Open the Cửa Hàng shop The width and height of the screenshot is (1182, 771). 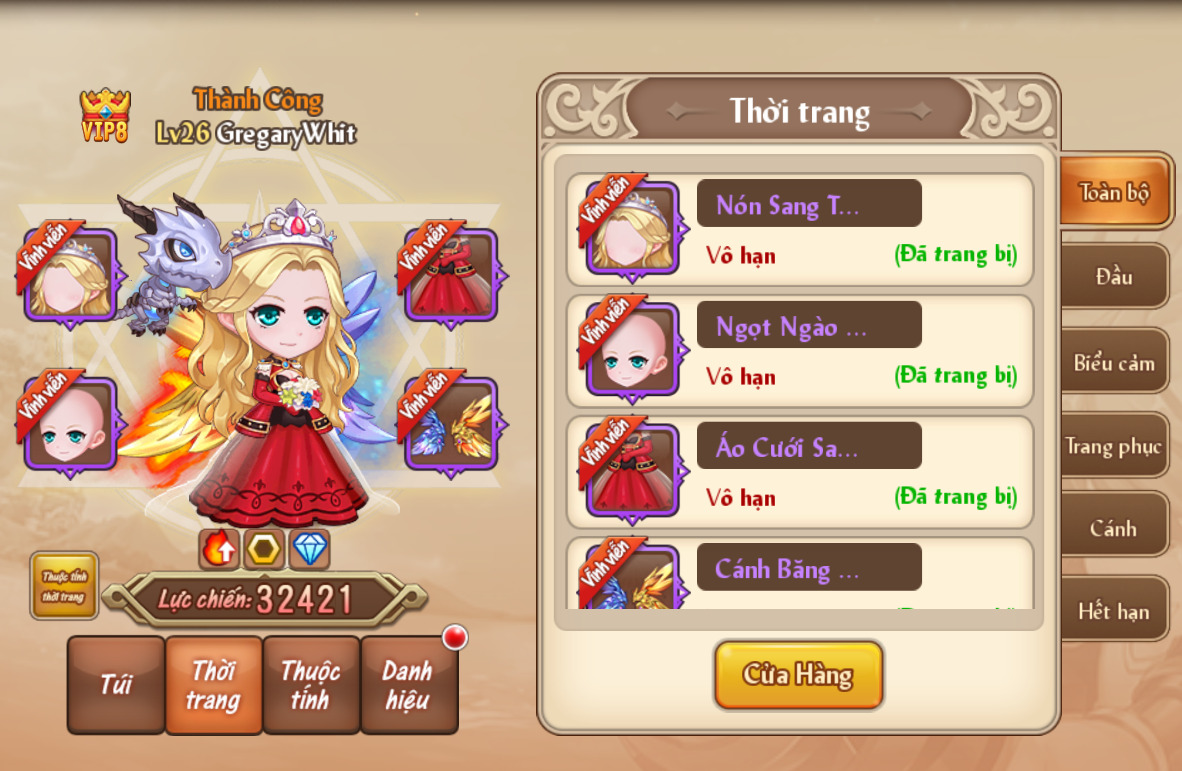point(798,675)
